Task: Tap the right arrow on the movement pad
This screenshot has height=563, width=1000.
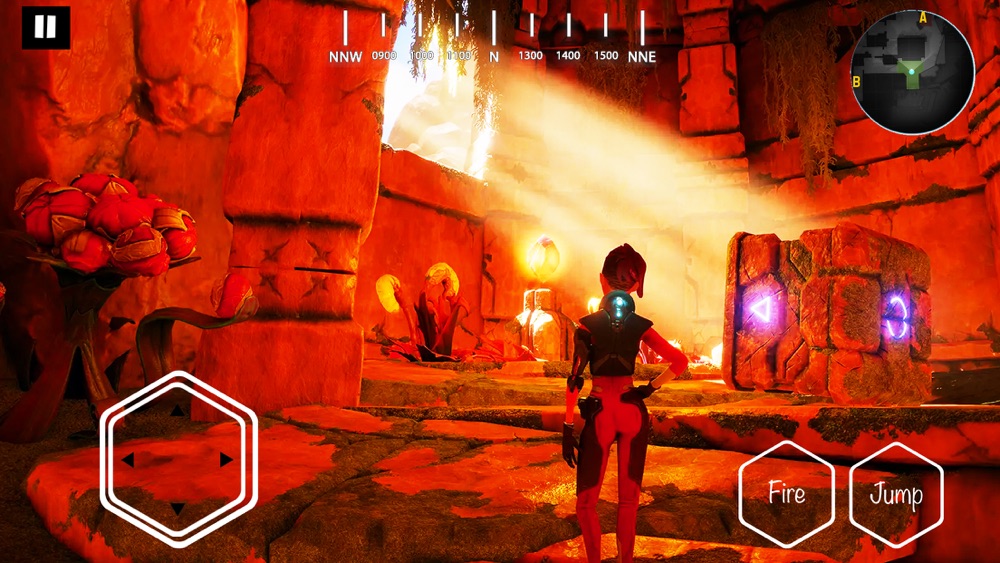Action: [x=227, y=459]
